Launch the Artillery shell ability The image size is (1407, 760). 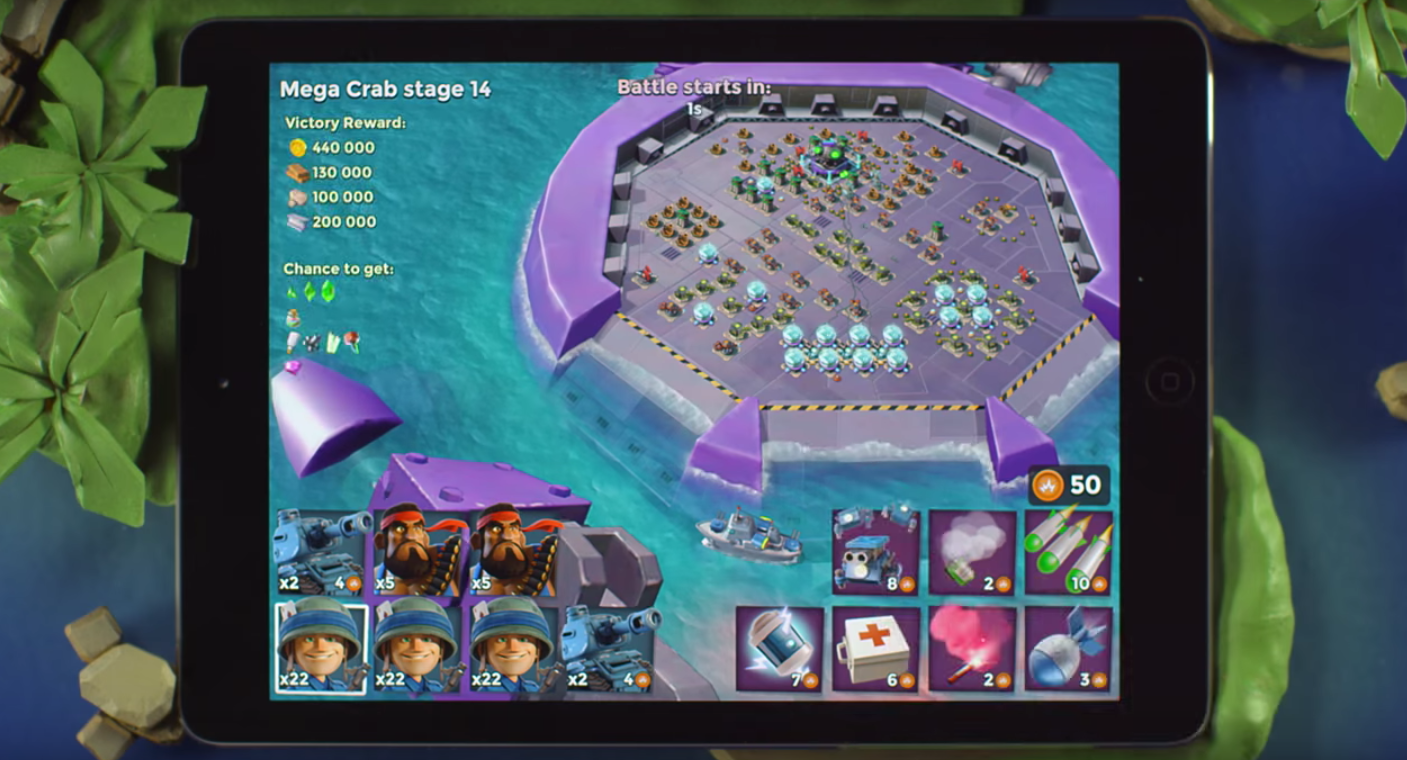click(1068, 650)
